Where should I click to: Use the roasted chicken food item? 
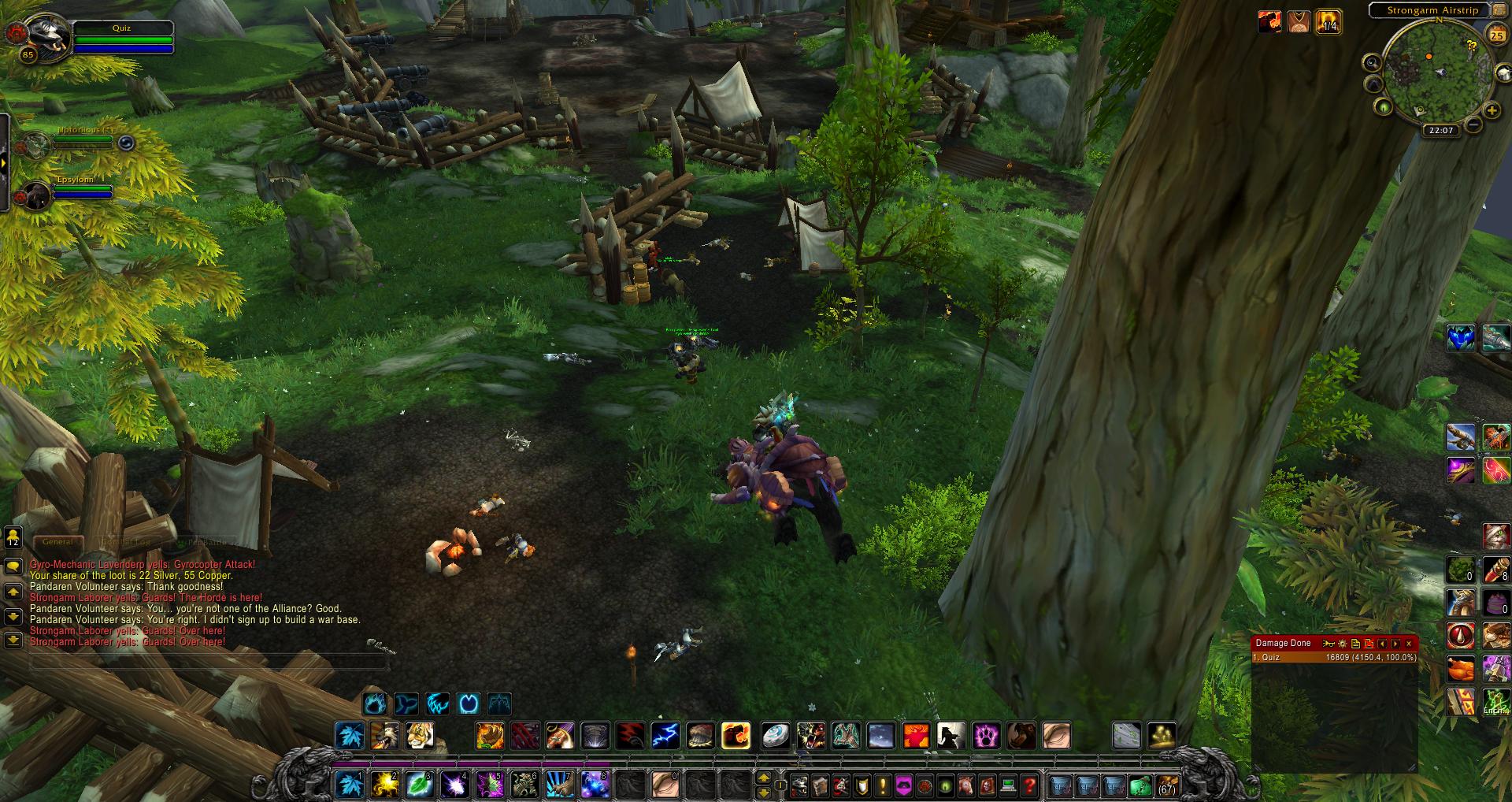tap(1459, 670)
